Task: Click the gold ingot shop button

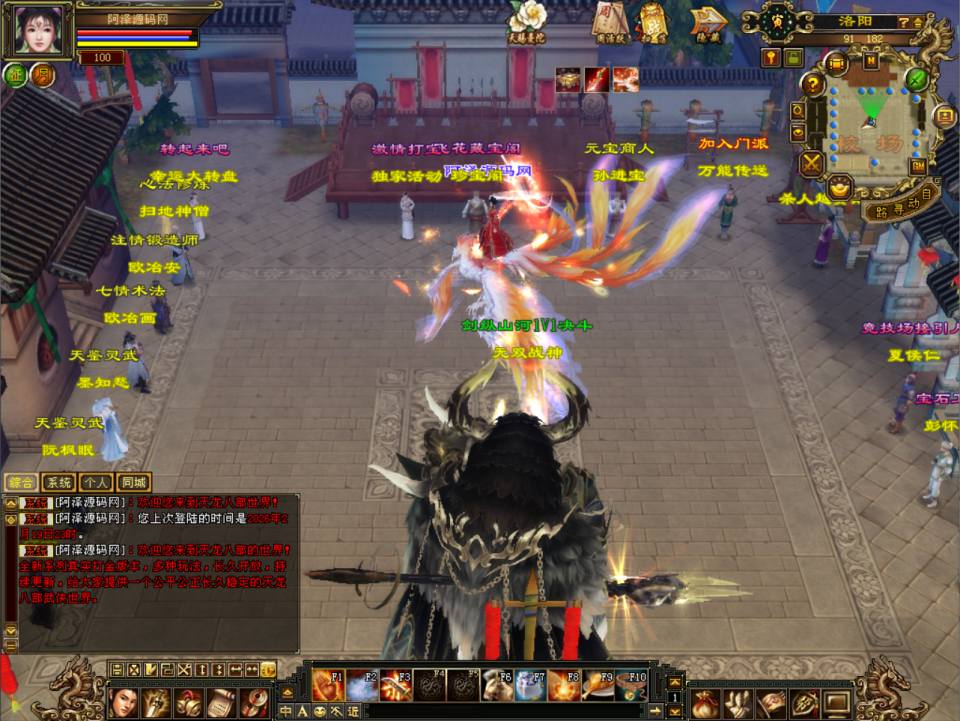Action: point(840,187)
